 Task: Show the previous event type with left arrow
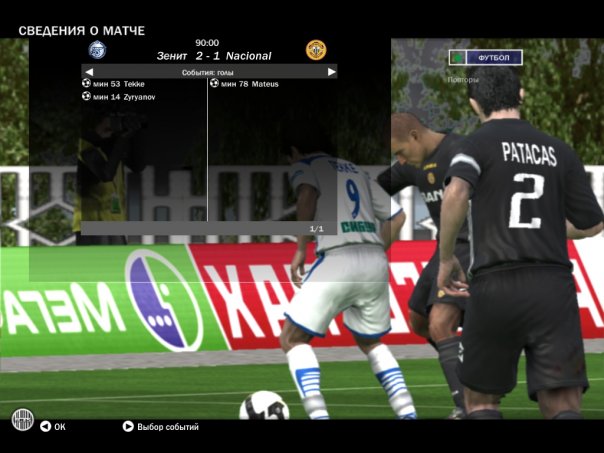(88, 72)
